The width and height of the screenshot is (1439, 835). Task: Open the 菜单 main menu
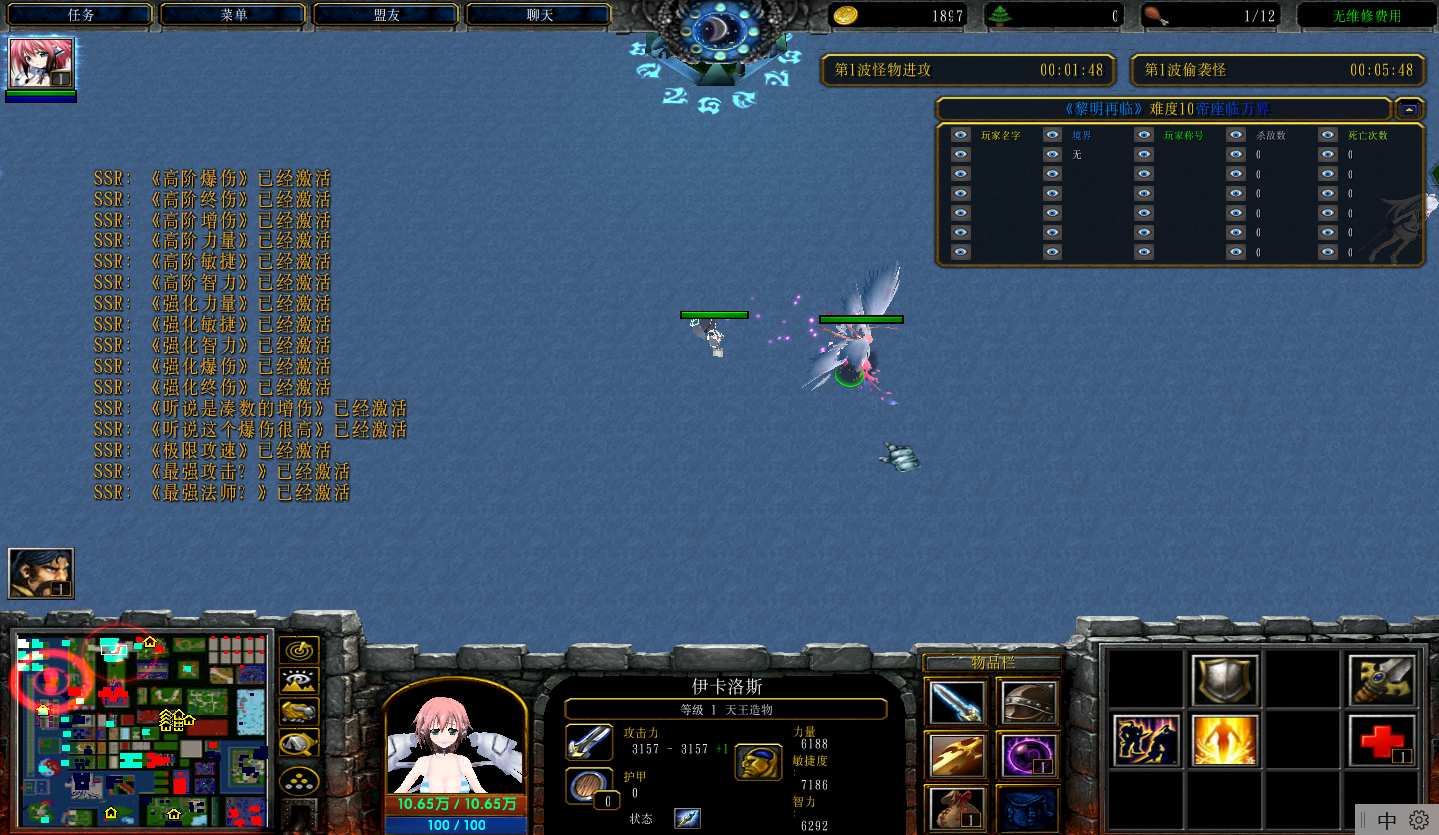(233, 15)
